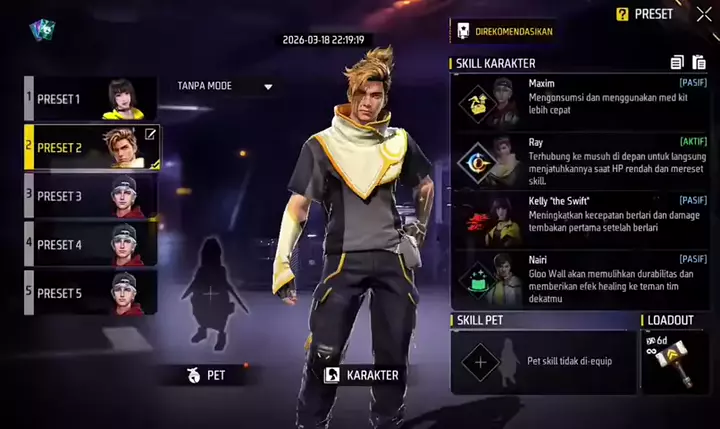Select Preset 5

tap(91, 293)
